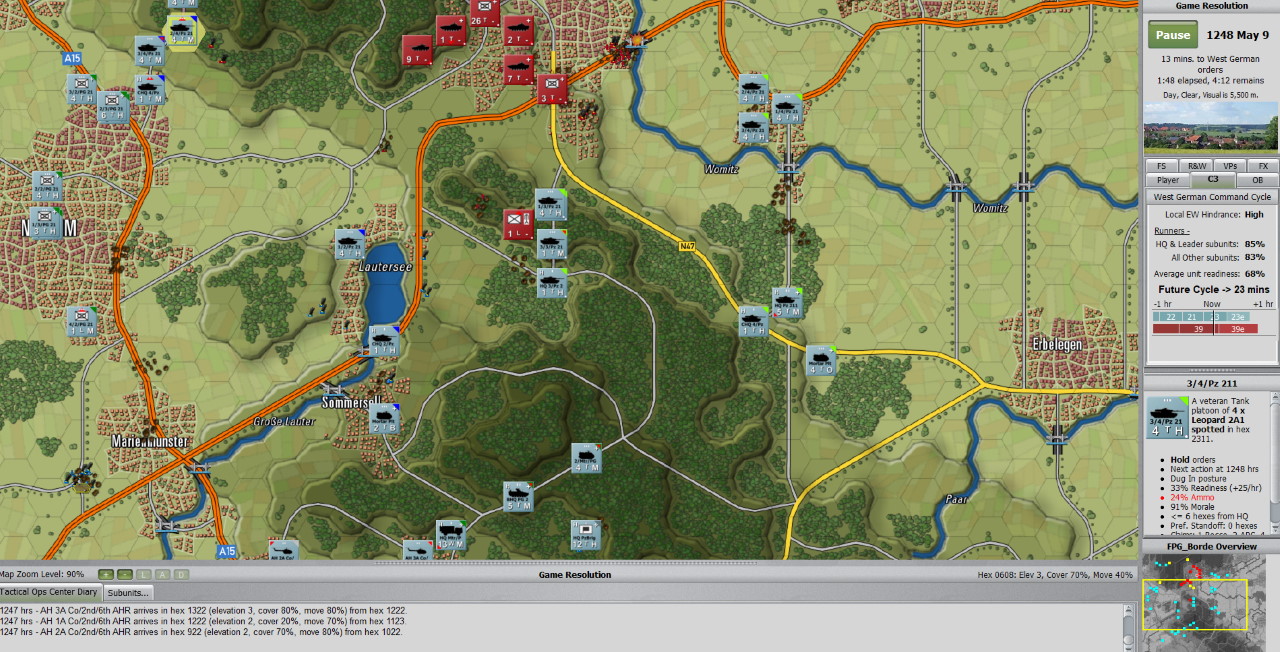Click the D map toggle button

coord(179,574)
